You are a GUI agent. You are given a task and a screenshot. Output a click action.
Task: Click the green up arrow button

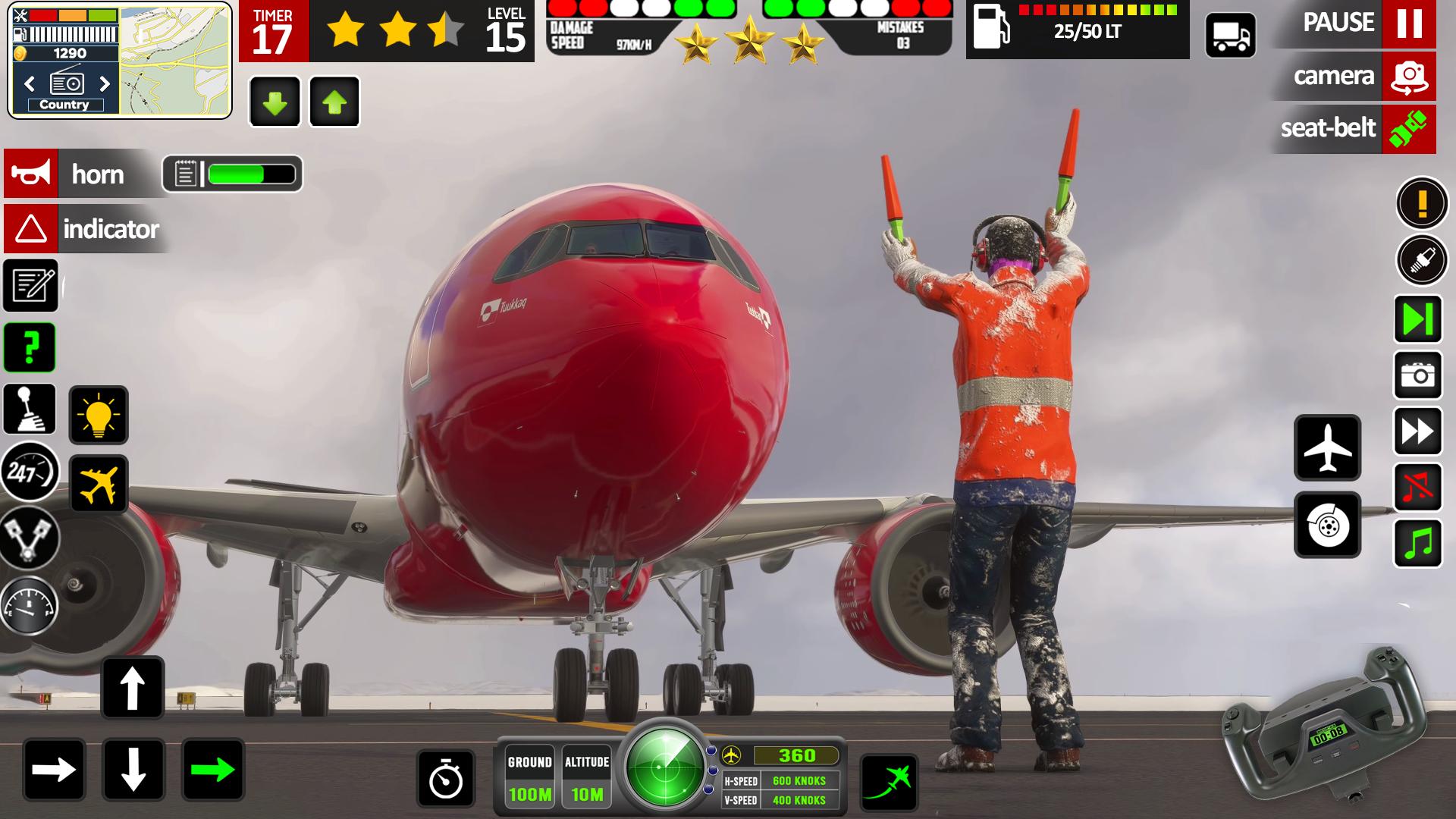[334, 102]
